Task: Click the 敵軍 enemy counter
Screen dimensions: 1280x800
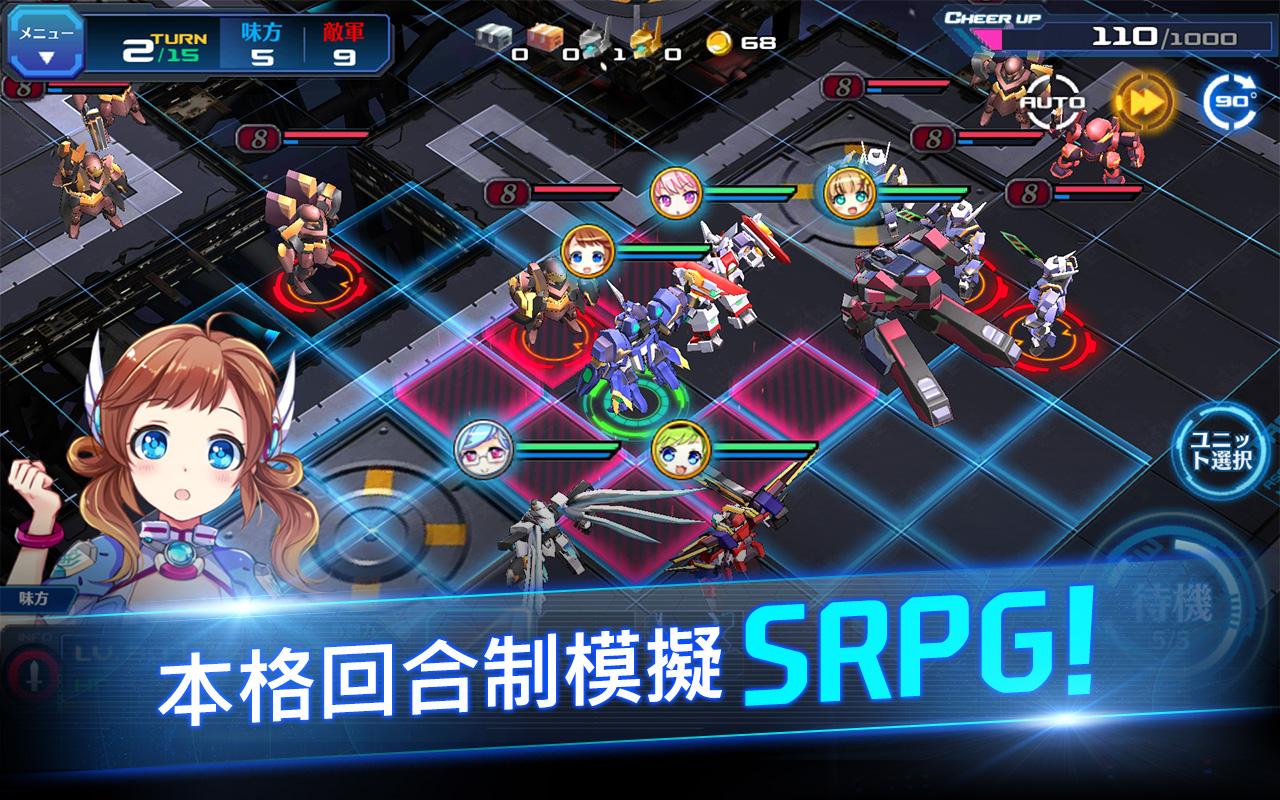Action: (x=344, y=38)
